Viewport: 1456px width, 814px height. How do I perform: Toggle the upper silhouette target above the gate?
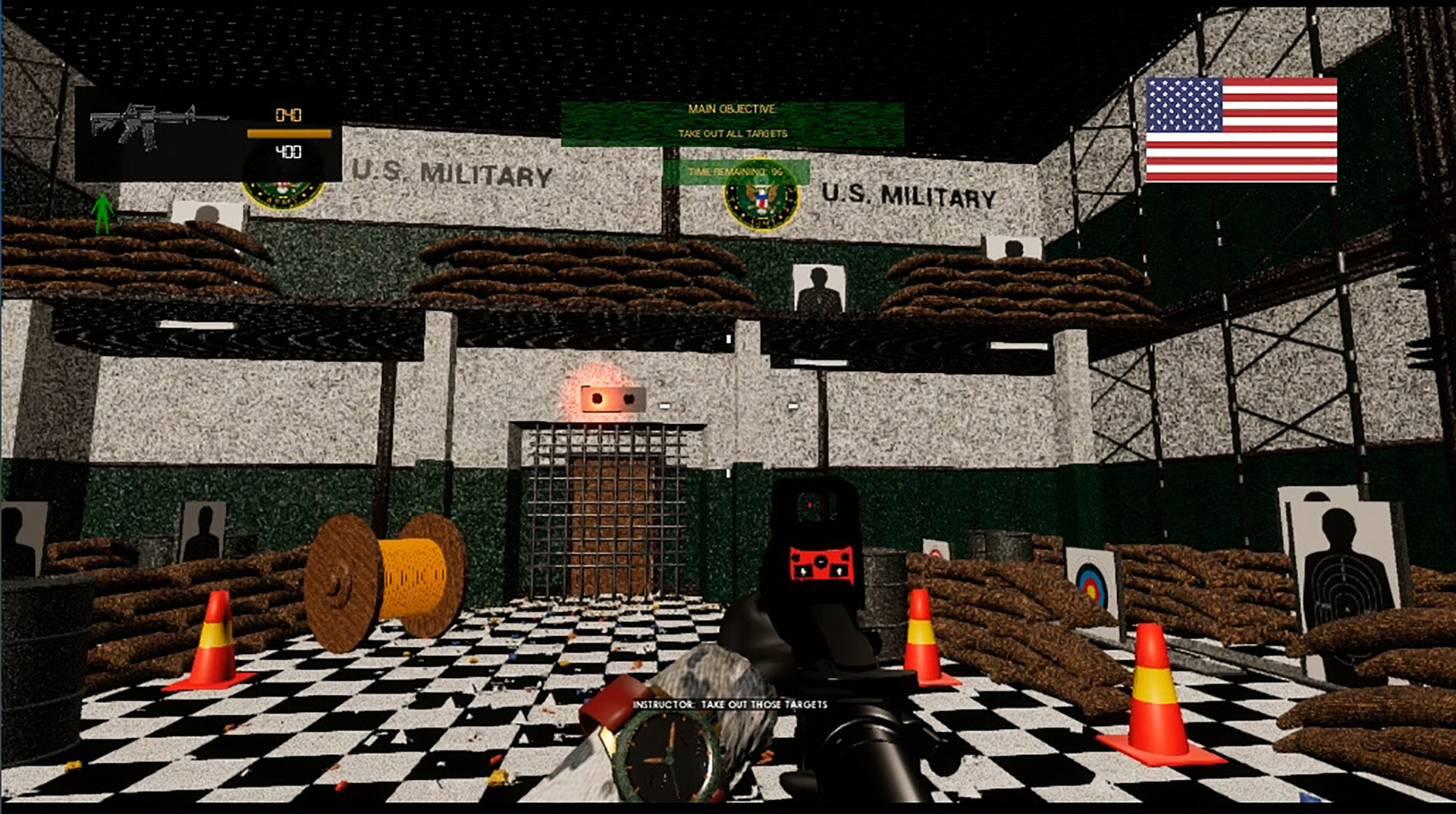[x=818, y=288]
